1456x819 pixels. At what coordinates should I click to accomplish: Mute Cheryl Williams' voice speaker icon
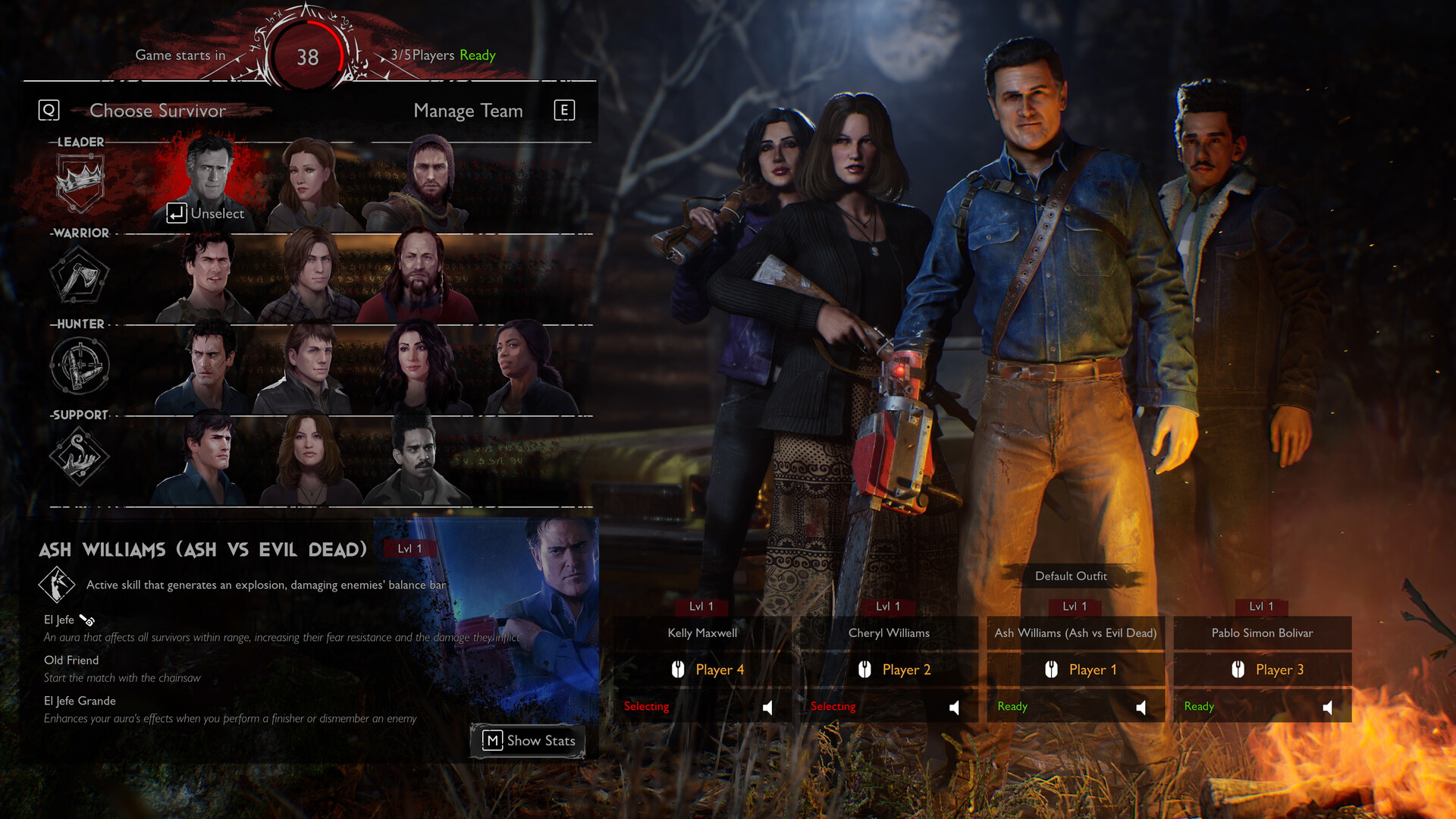(954, 706)
